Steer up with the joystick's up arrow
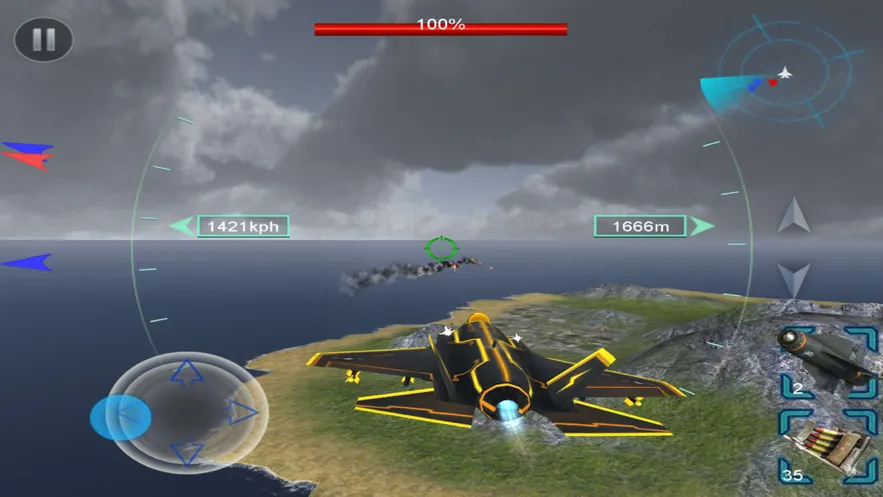 (x=186, y=374)
